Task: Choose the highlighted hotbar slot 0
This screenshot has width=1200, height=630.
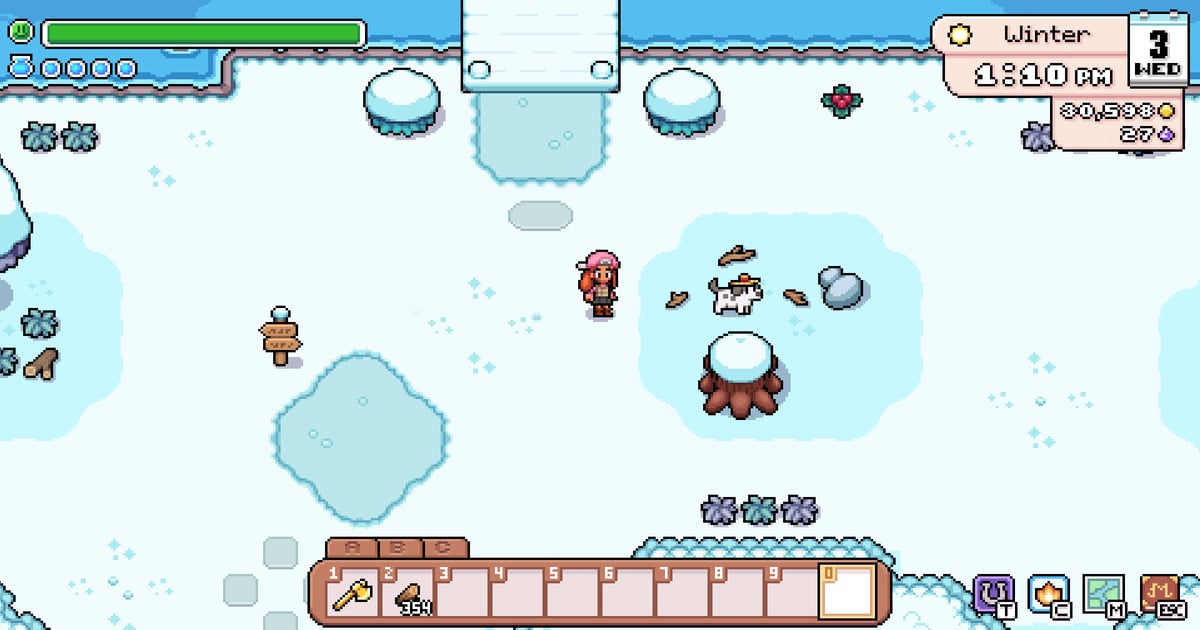Action: 846,592
